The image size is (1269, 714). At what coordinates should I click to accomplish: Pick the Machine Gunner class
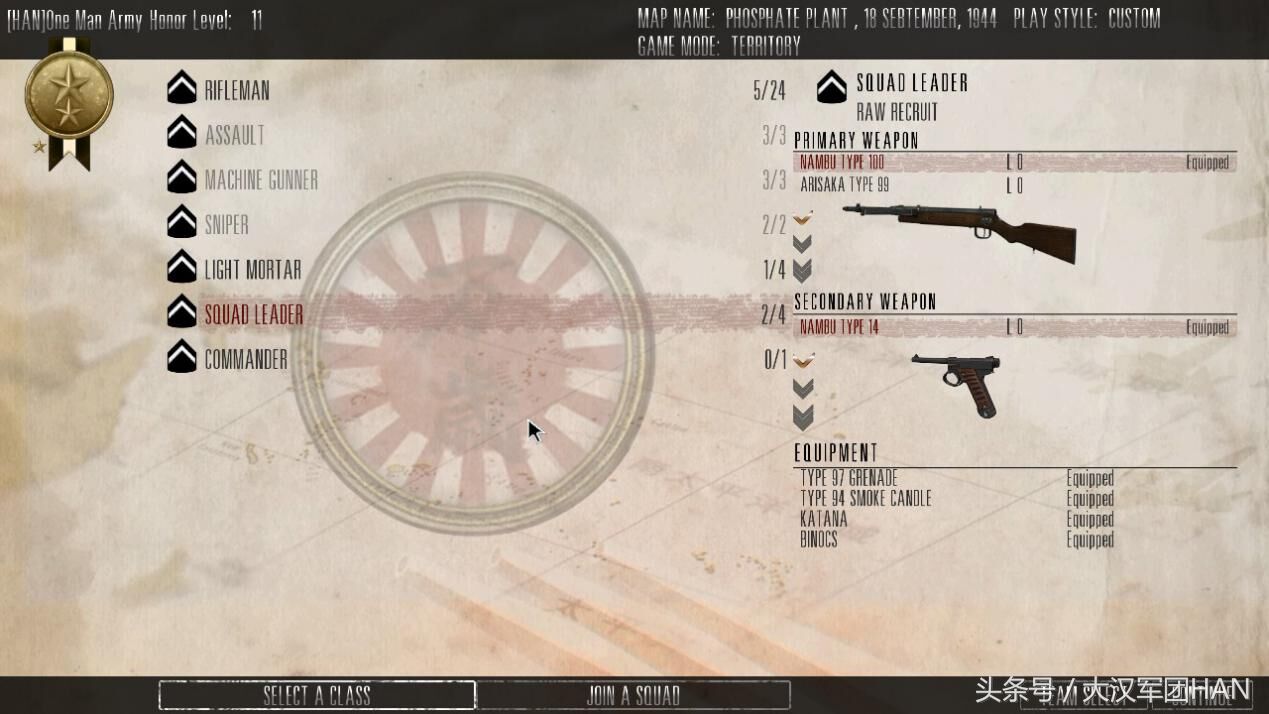(x=261, y=180)
